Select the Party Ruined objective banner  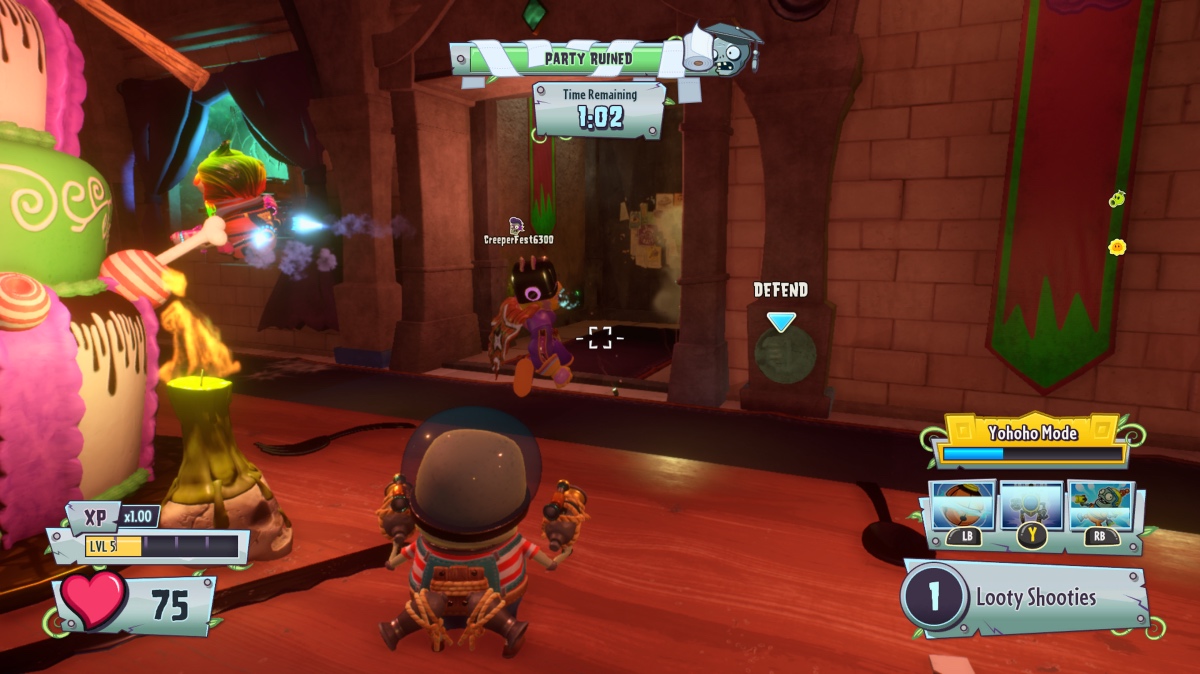click(588, 58)
